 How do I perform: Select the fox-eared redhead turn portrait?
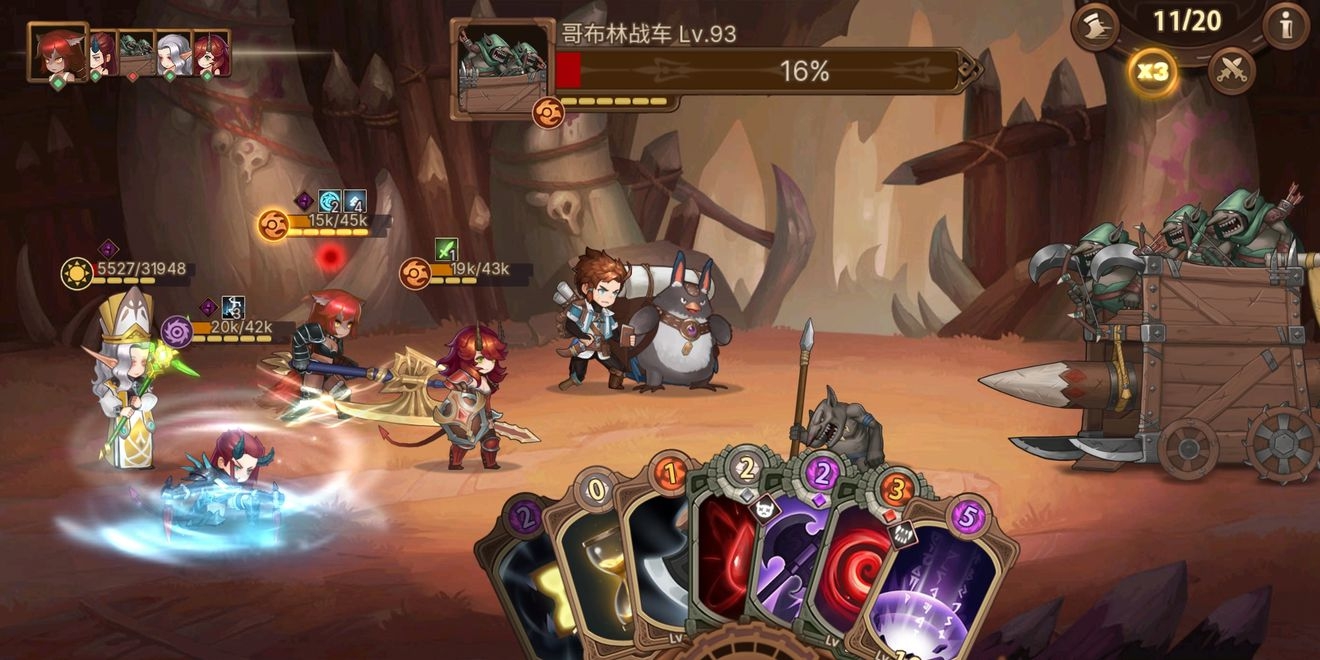click(56, 52)
